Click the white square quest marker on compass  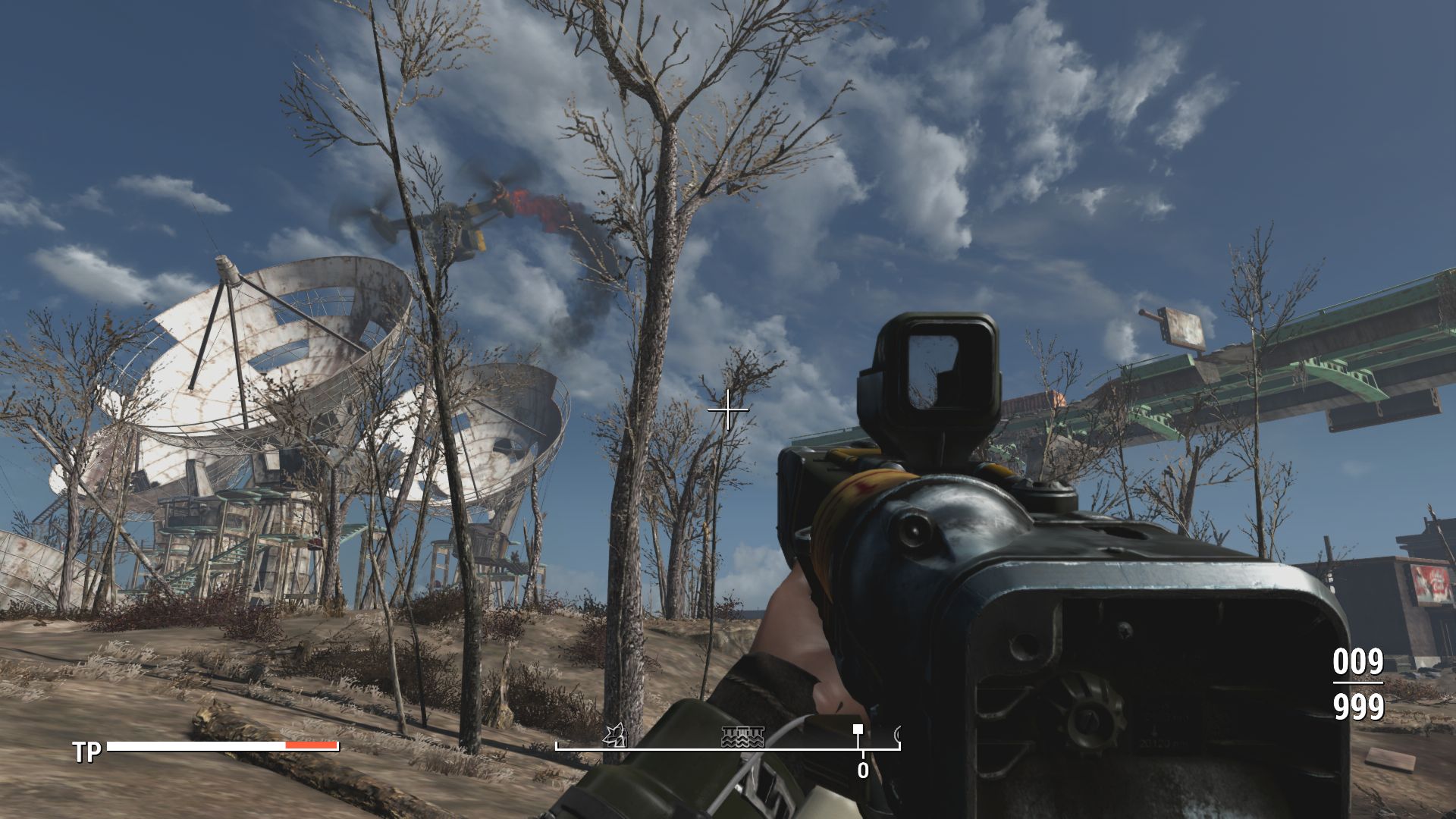tap(858, 729)
